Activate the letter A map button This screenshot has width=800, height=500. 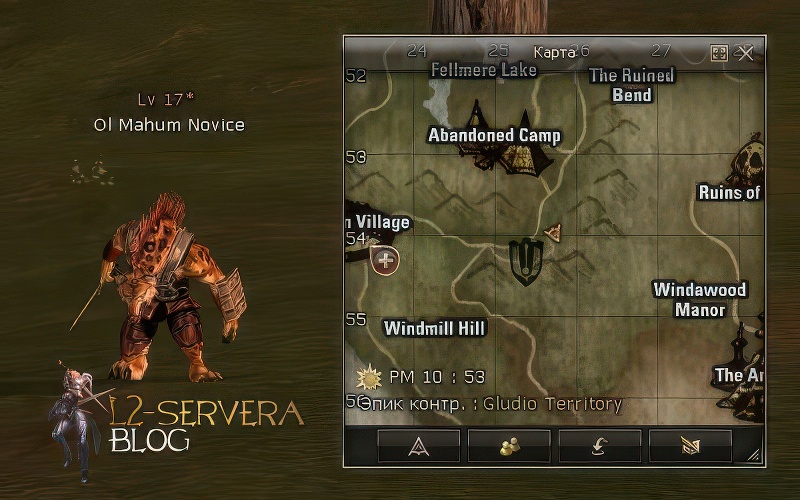click(418, 446)
